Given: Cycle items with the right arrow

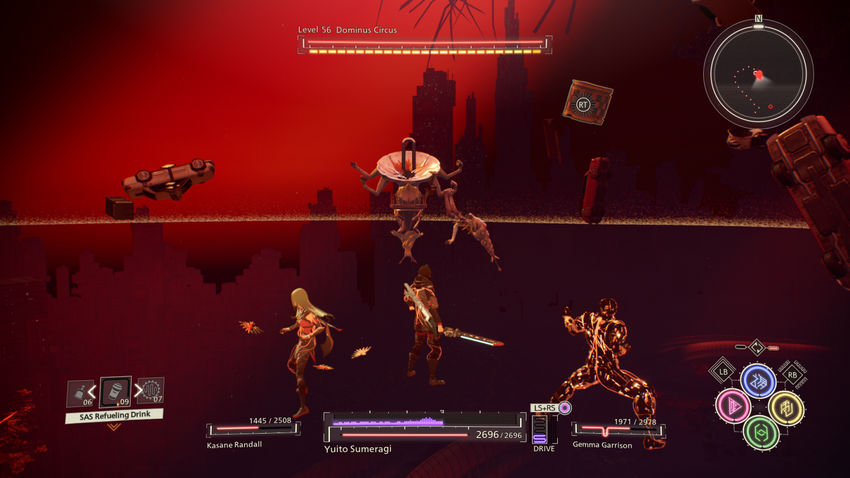Looking at the screenshot, I should [x=135, y=391].
